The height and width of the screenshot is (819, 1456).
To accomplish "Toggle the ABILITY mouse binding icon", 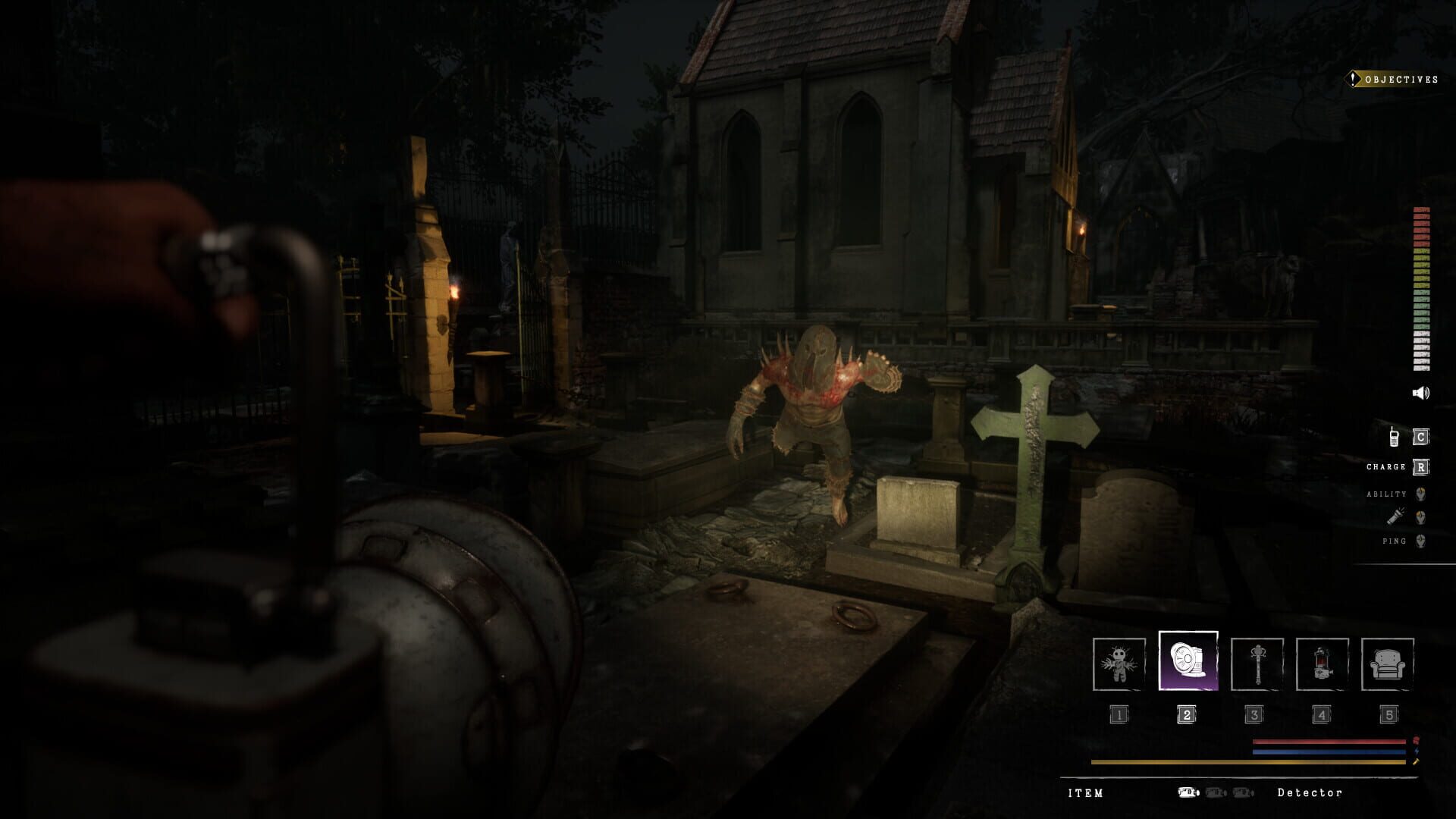I will pyautogui.click(x=1420, y=493).
